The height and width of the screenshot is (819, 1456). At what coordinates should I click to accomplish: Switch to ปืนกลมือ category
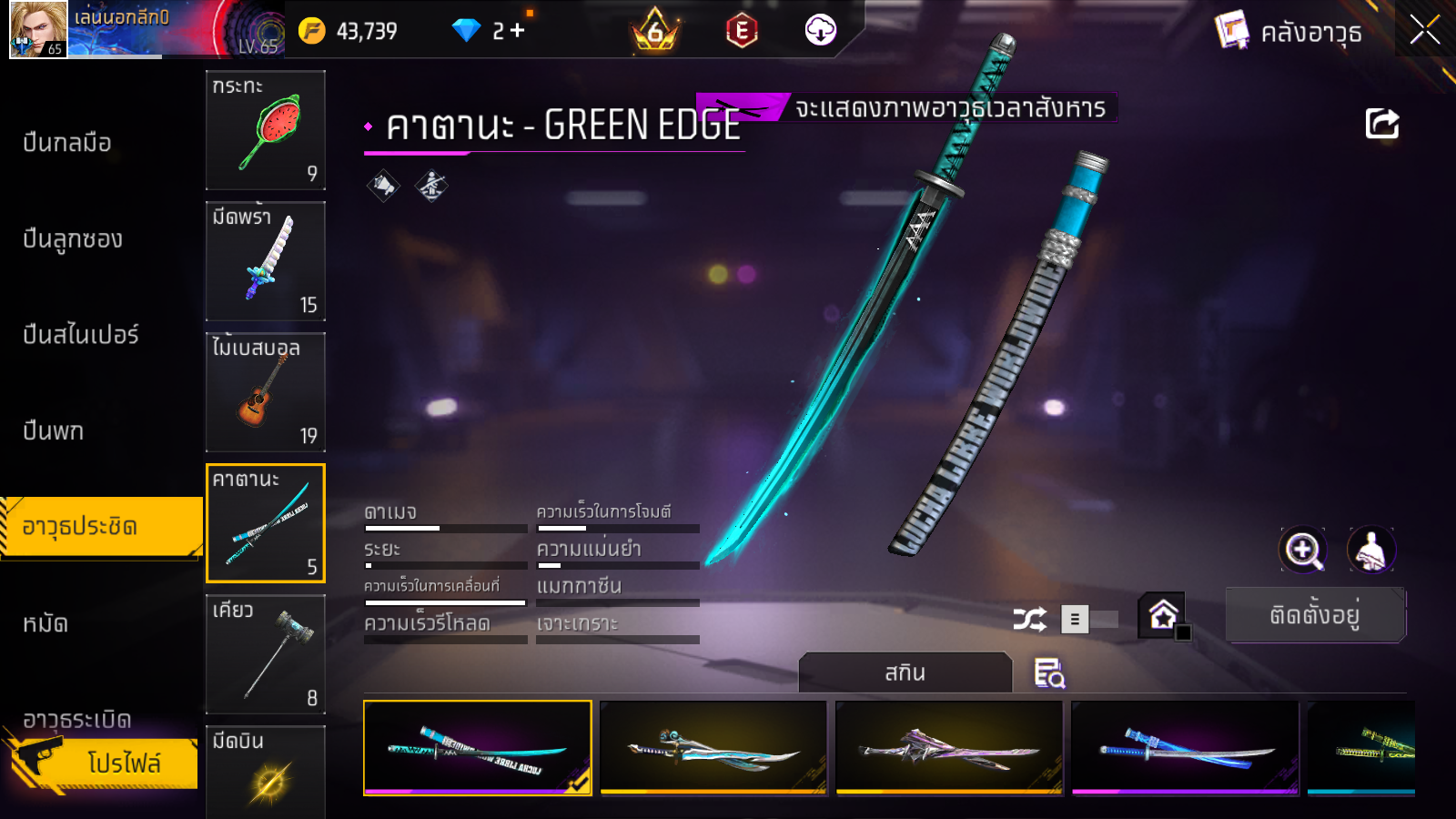tap(67, 143)
